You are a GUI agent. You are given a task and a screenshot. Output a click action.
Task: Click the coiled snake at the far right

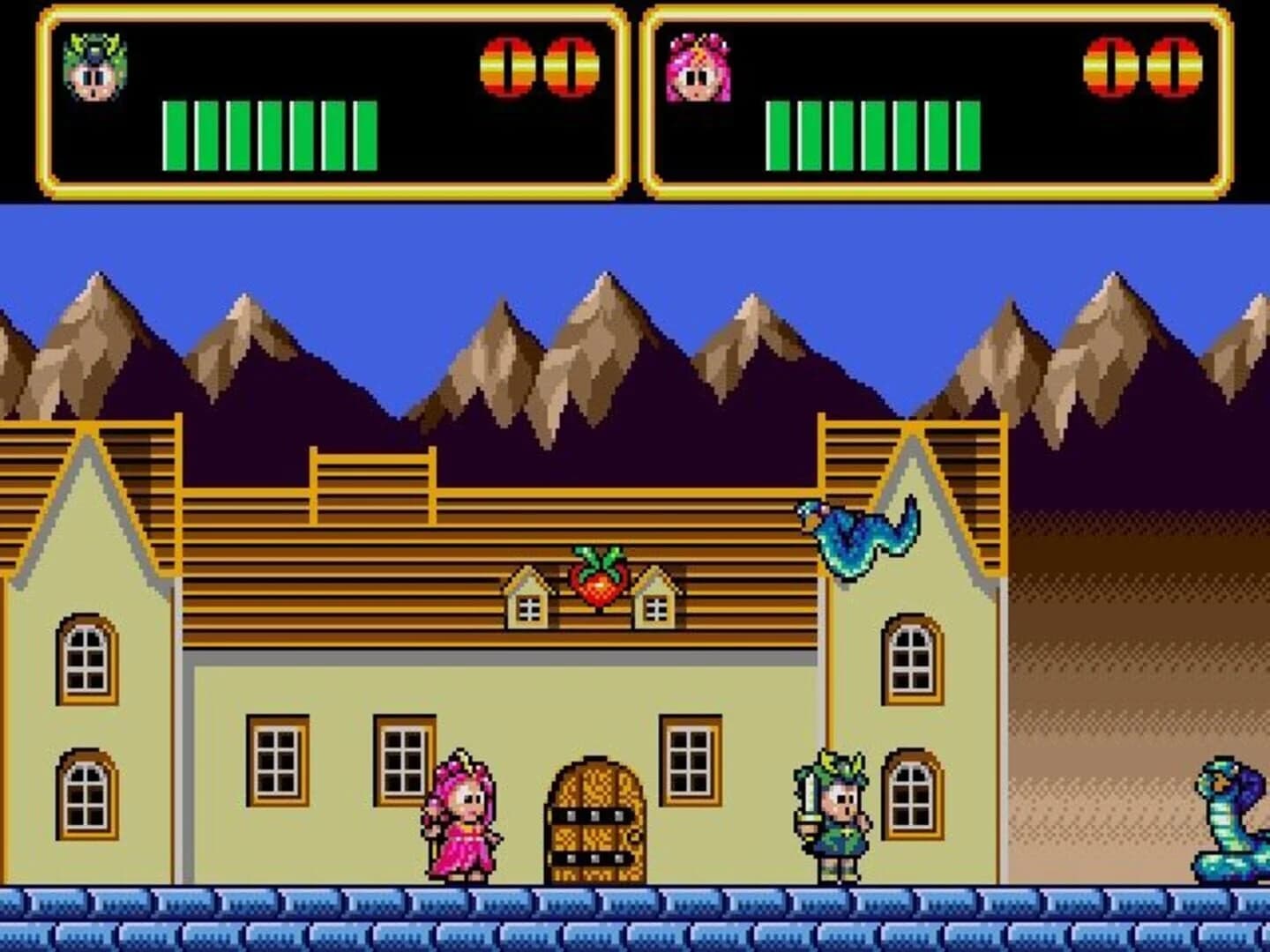[1226, 820]
